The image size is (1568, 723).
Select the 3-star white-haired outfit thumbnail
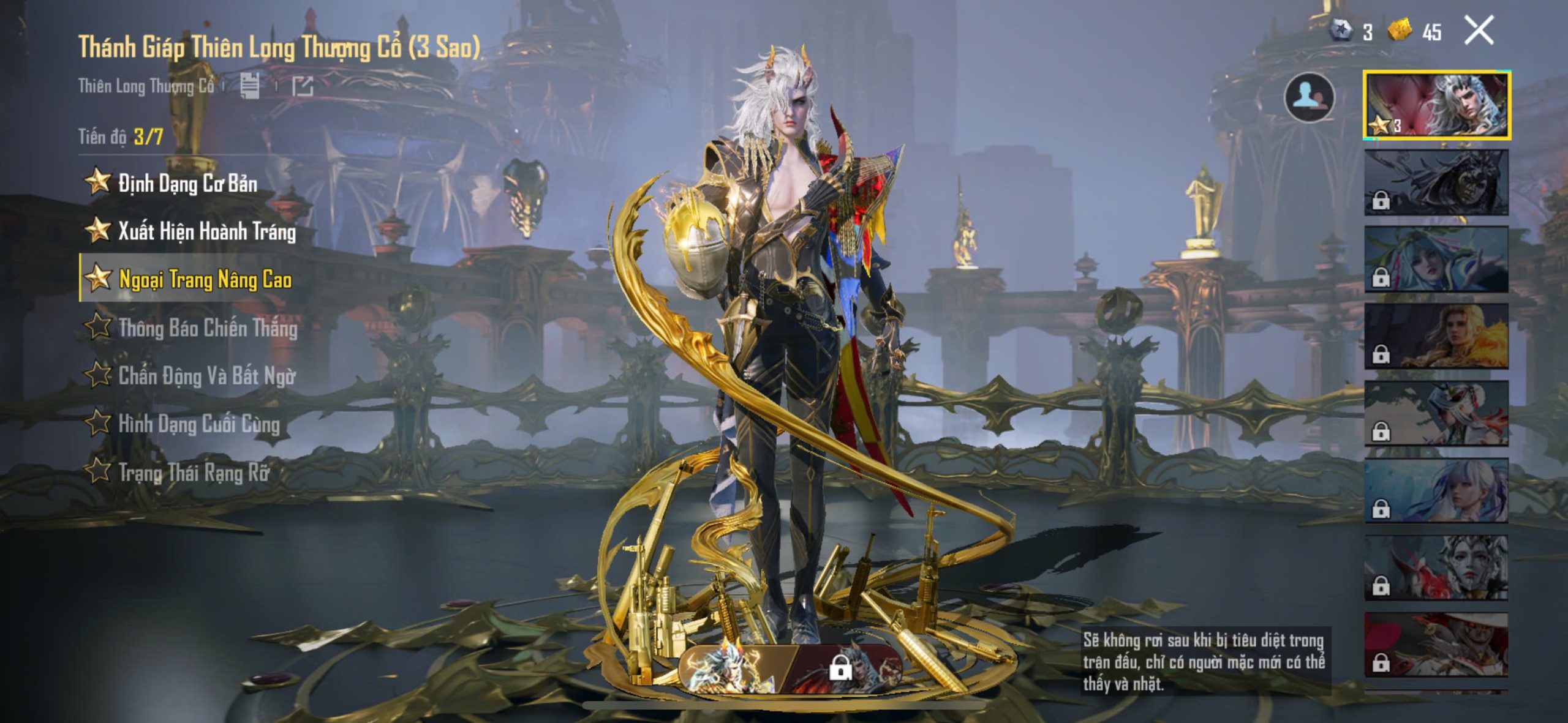[1436, 105]
